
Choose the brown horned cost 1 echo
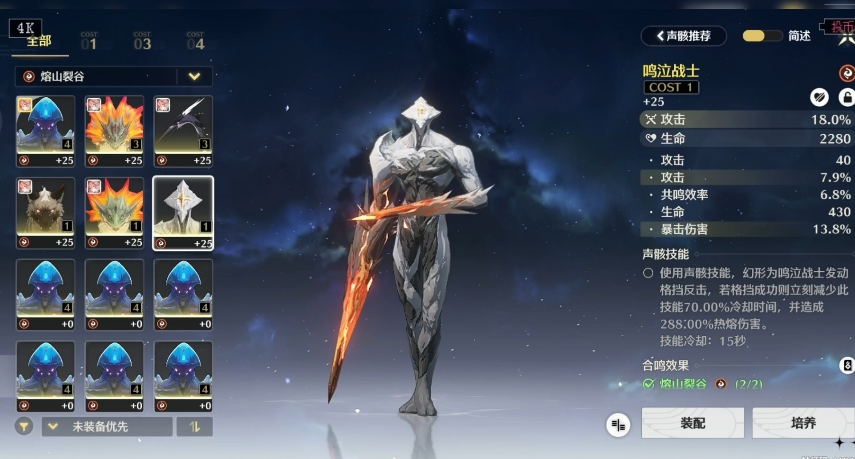coord(45,212)
